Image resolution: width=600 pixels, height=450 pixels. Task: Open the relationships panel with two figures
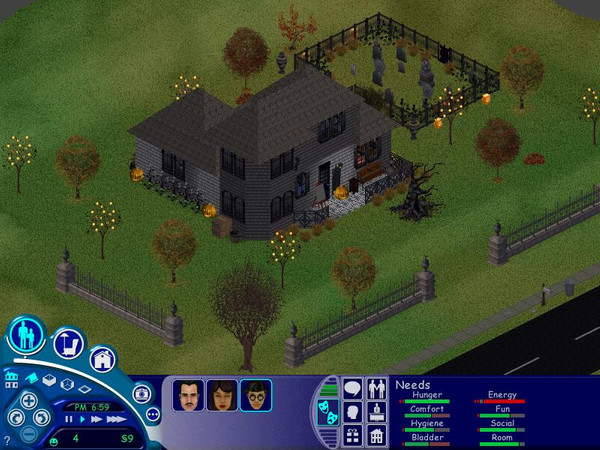click(377, 388)
